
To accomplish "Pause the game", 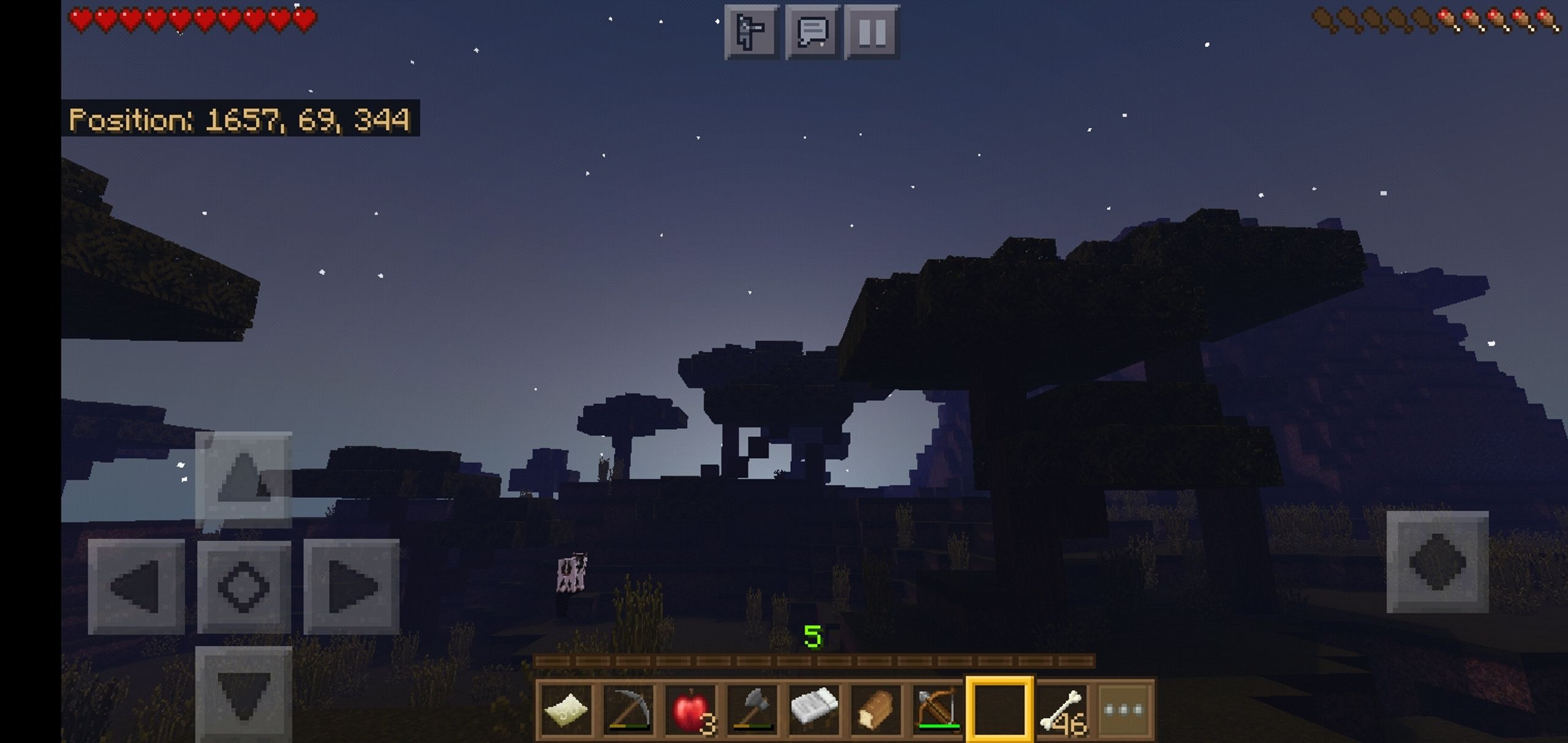I will click(872, 32).
